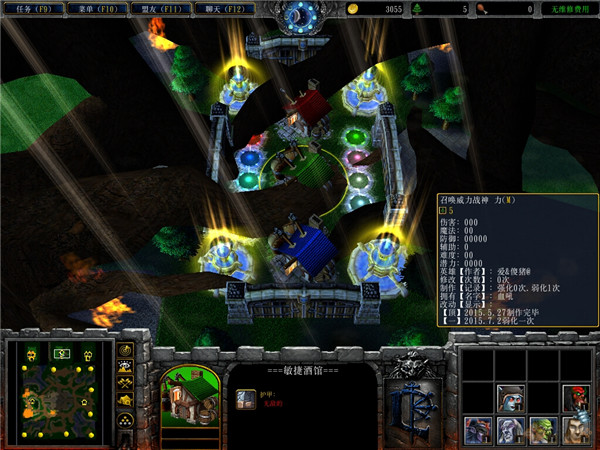
Task: Click the 无维修费用 upkeep indicator
Action: [x=570, y=9]
